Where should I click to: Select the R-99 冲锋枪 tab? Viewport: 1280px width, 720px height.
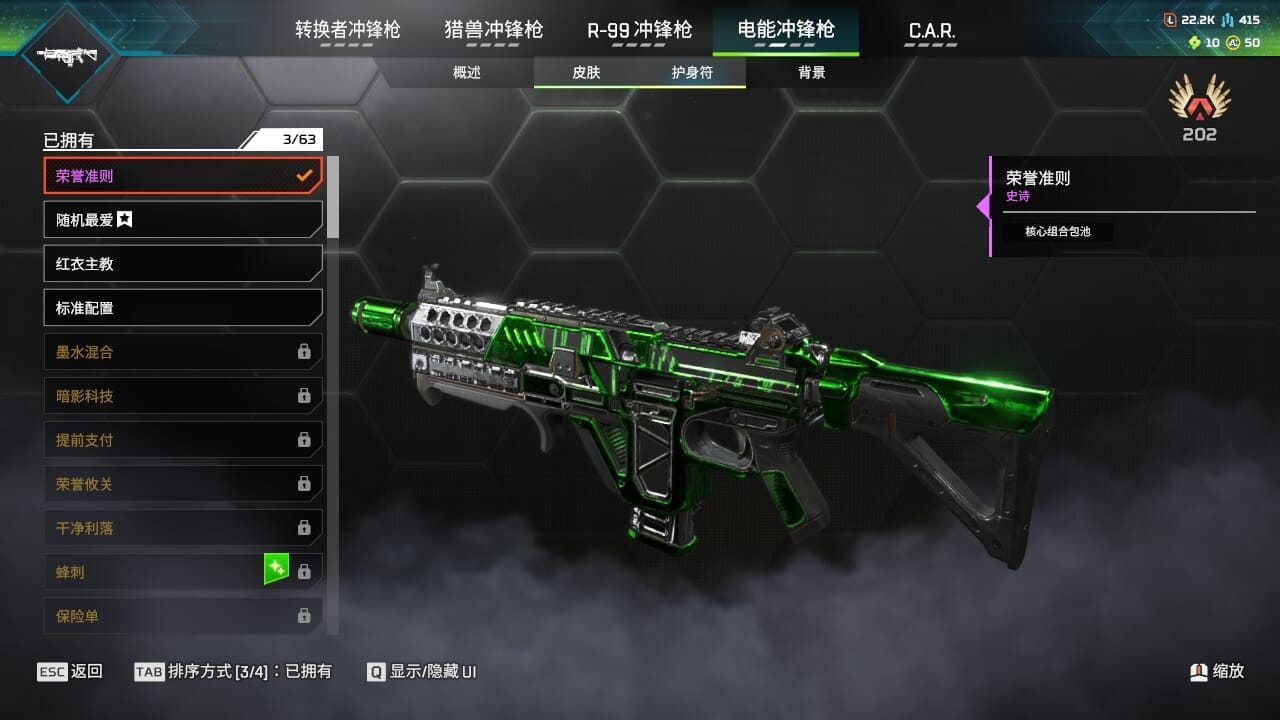click(x=639, y=30)
